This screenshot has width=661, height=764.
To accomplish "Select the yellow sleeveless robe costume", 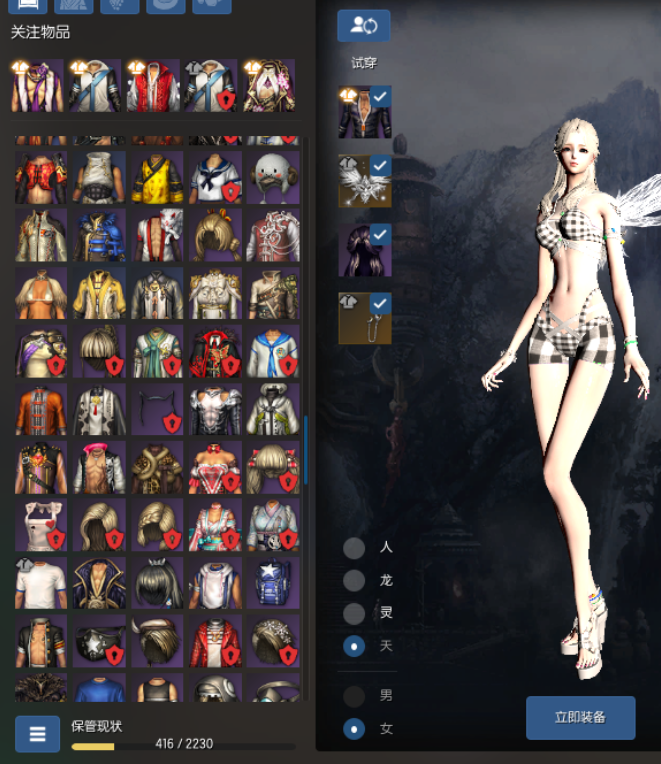I will tap(157, 177).
